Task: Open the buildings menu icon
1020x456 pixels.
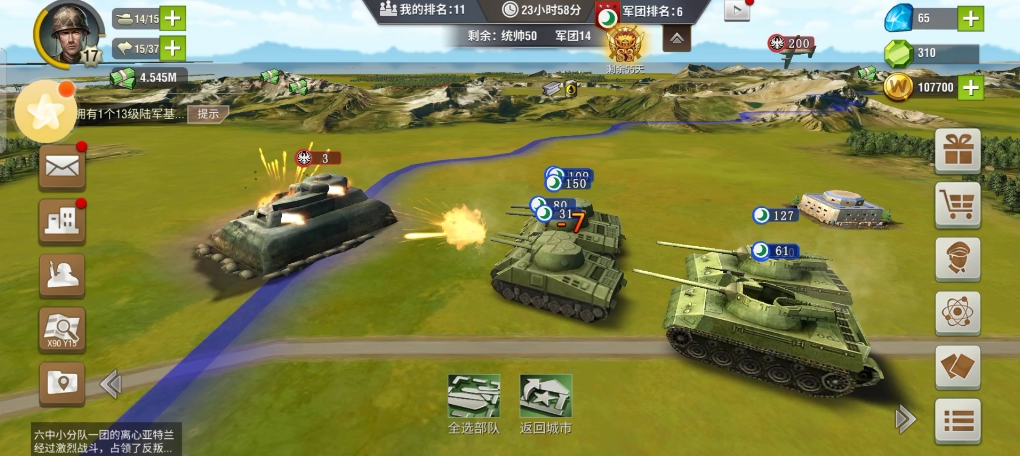Action: [62, 221]
